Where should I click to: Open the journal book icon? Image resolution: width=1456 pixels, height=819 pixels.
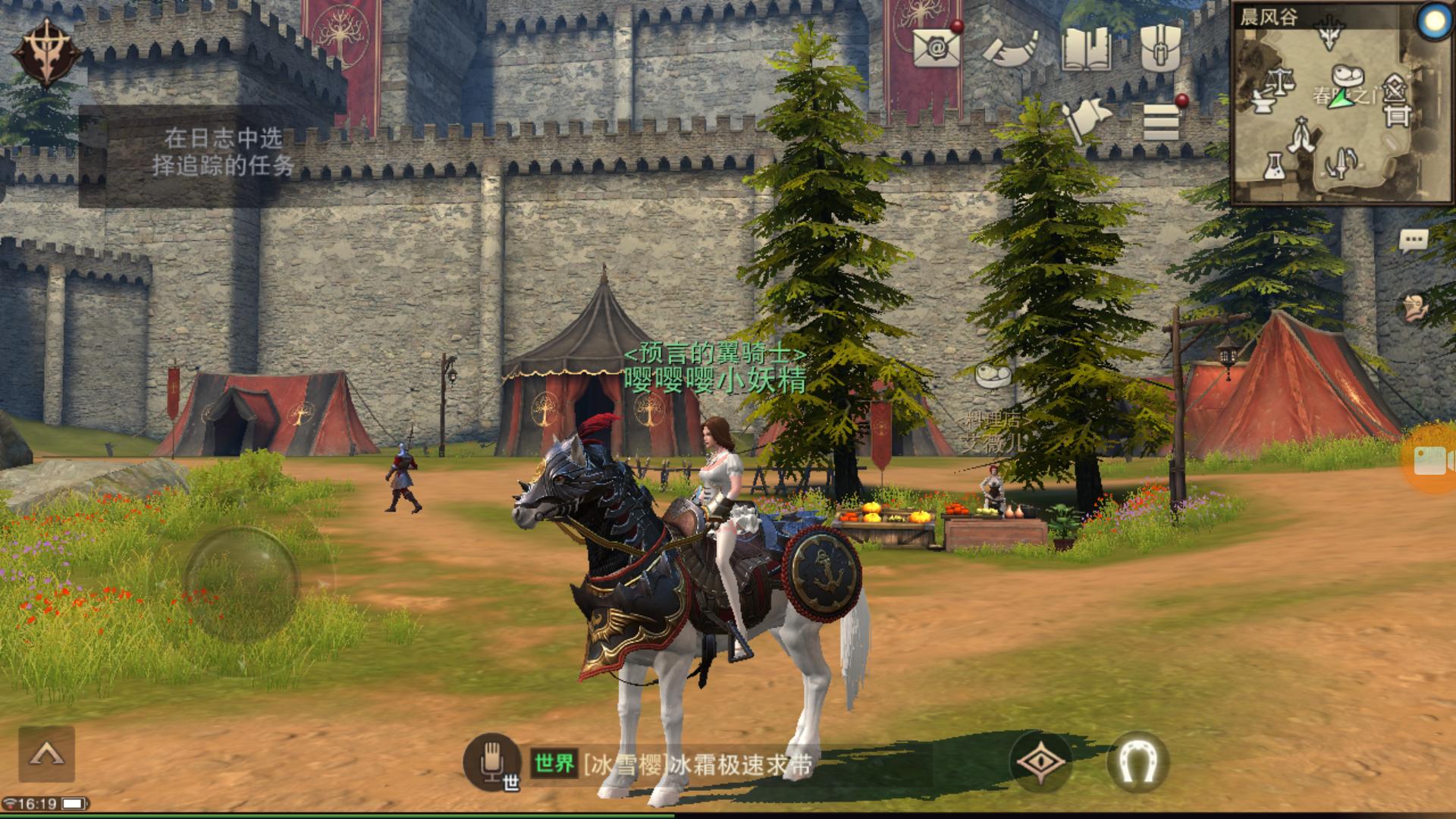pos(1086,49)
